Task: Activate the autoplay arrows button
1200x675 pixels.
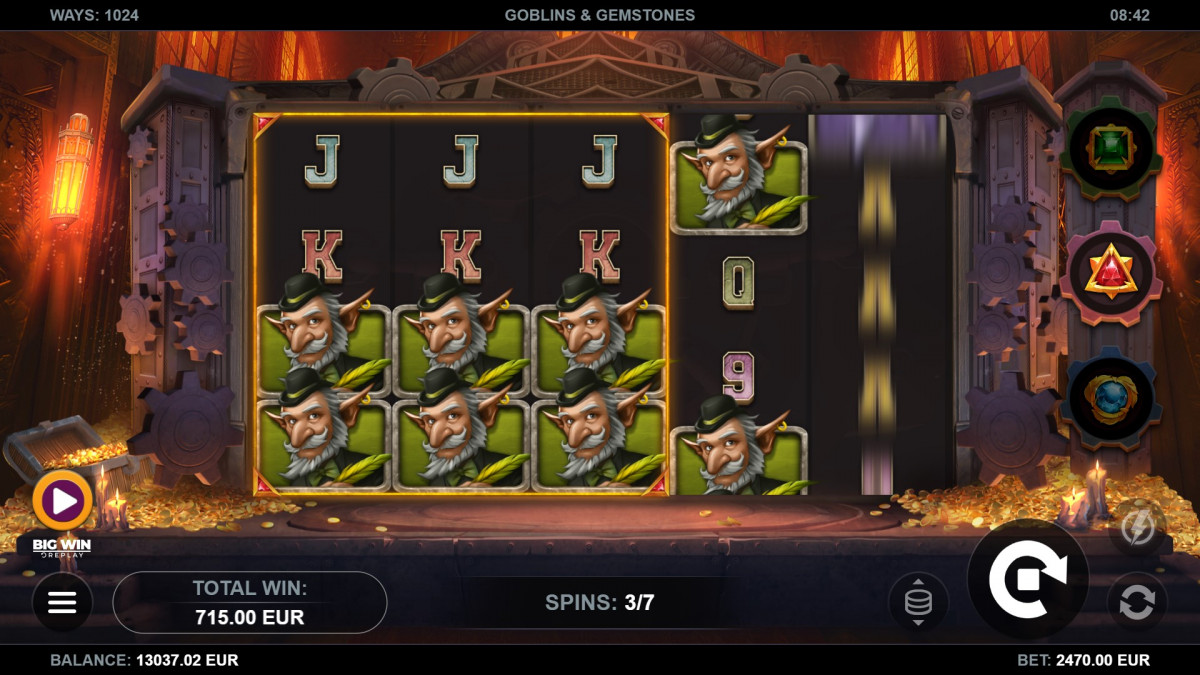Action: (x=1137, y=602)
